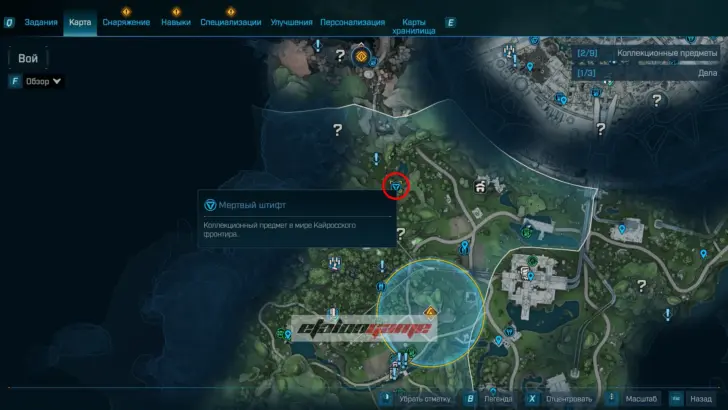Image resolution: width=728 pixels, height=410 pixels.
Task: Select the Дела tracker row
Action: coord(649,72)
